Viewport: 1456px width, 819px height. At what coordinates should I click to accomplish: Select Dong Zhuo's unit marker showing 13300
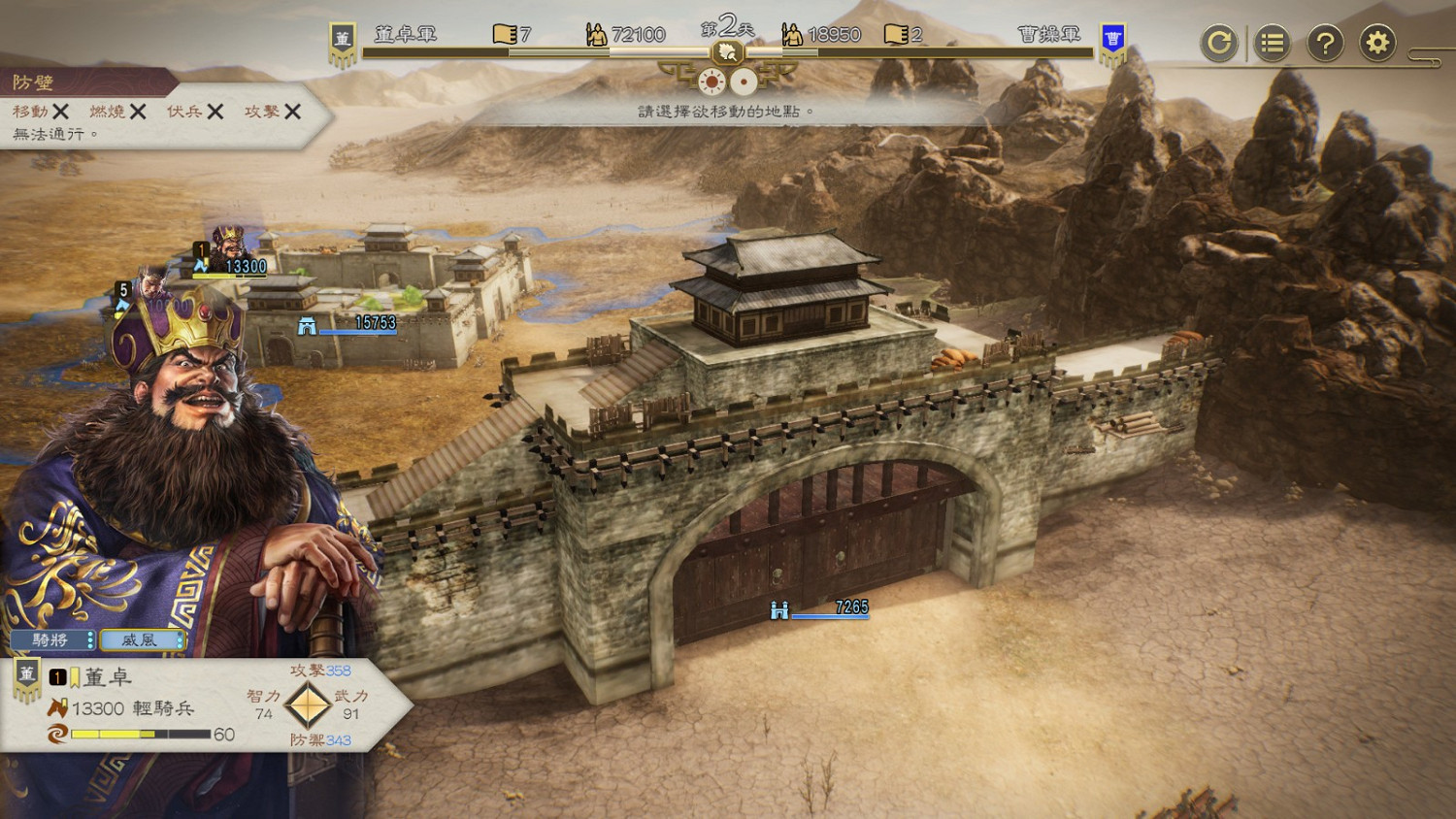coord(230,250)
